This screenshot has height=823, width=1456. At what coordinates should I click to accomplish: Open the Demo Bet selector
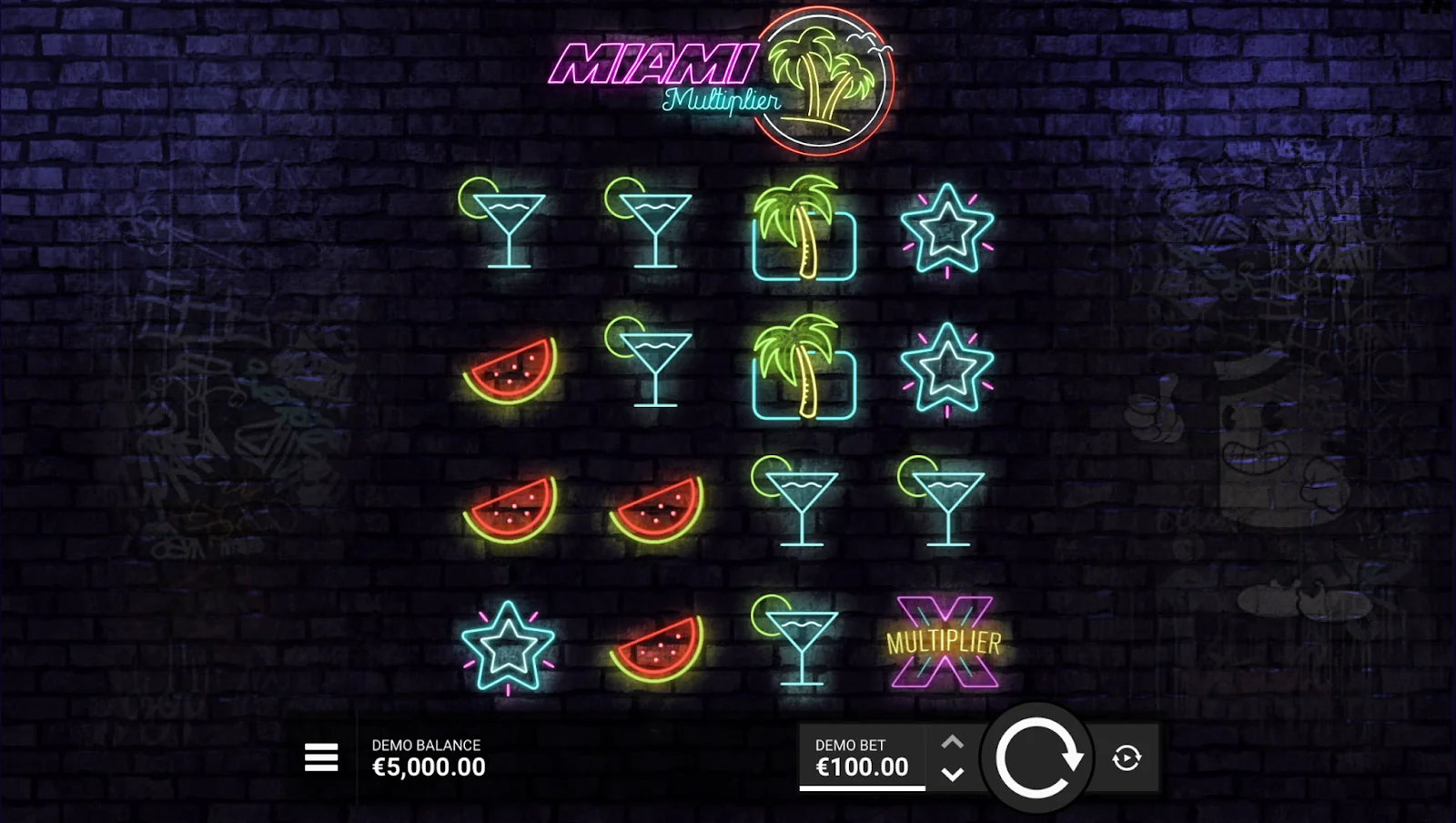pos(861,757)
